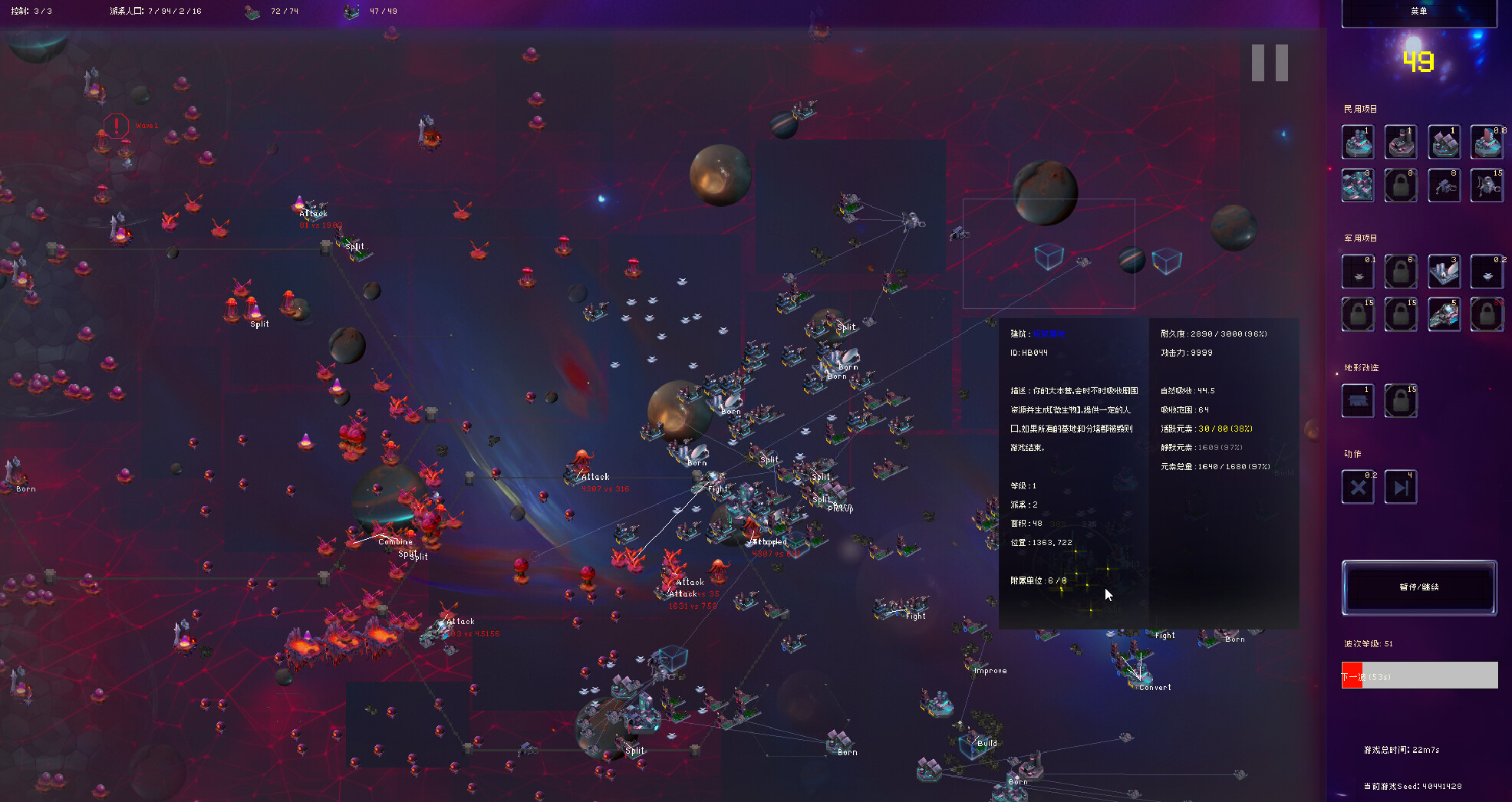Select the bridge icon under 地形改造
Screen dimensions: 1512x802
1358,400
